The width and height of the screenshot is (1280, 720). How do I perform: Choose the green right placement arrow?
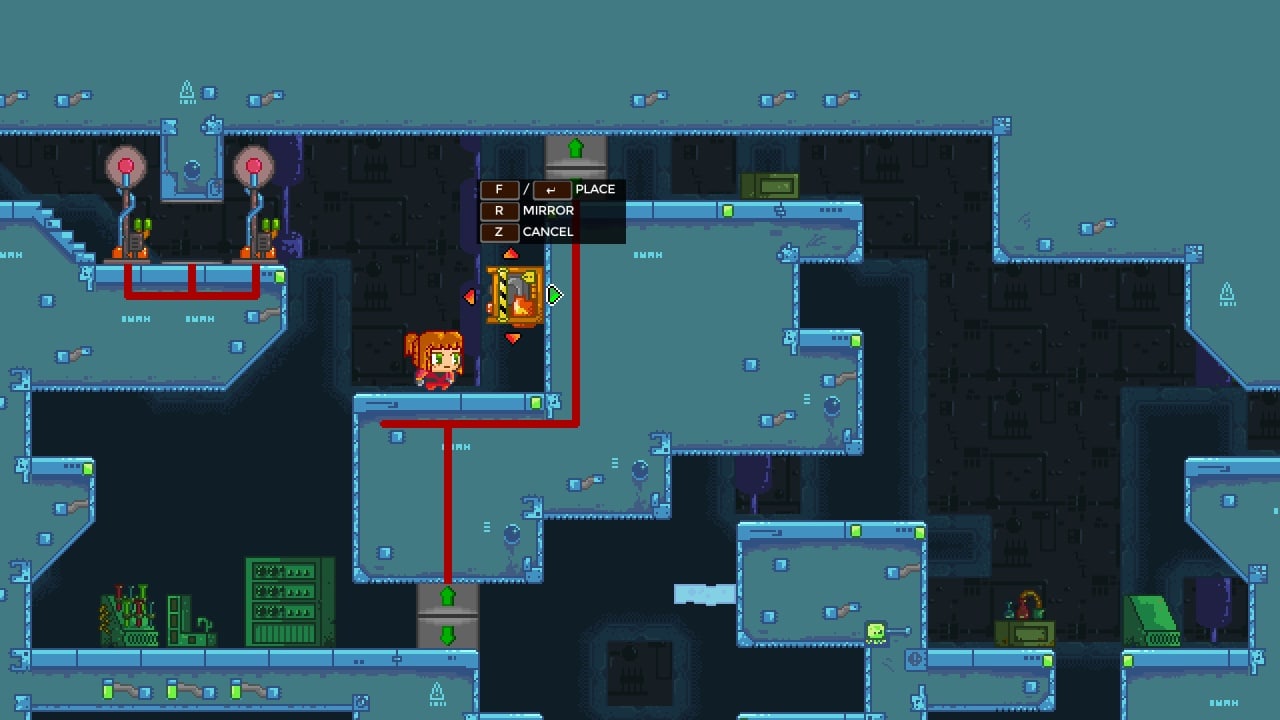click(555, 295)
